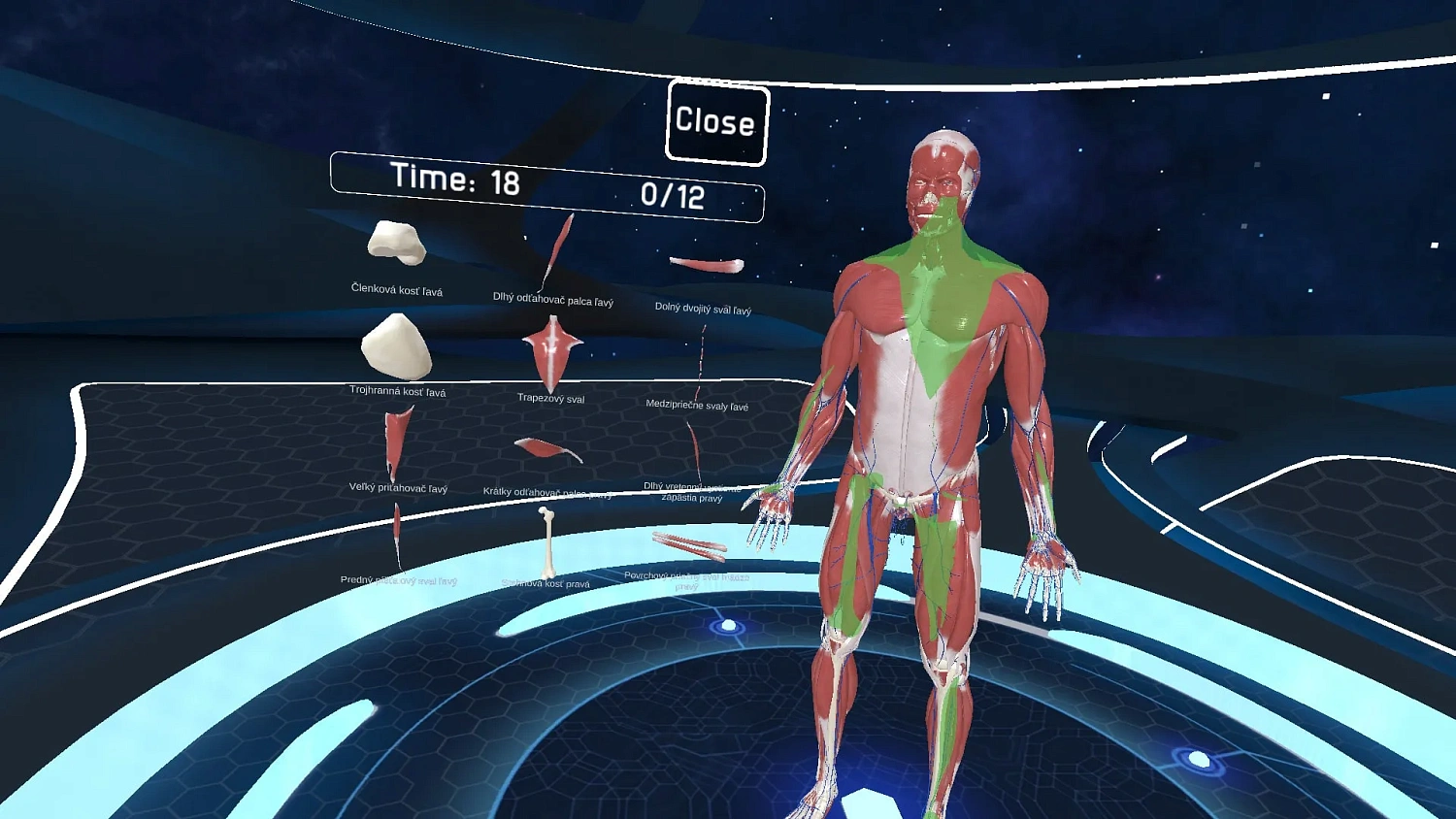The image size is (1456, 819).
Task: Open the Time: 18 panel
Action: 456,179
